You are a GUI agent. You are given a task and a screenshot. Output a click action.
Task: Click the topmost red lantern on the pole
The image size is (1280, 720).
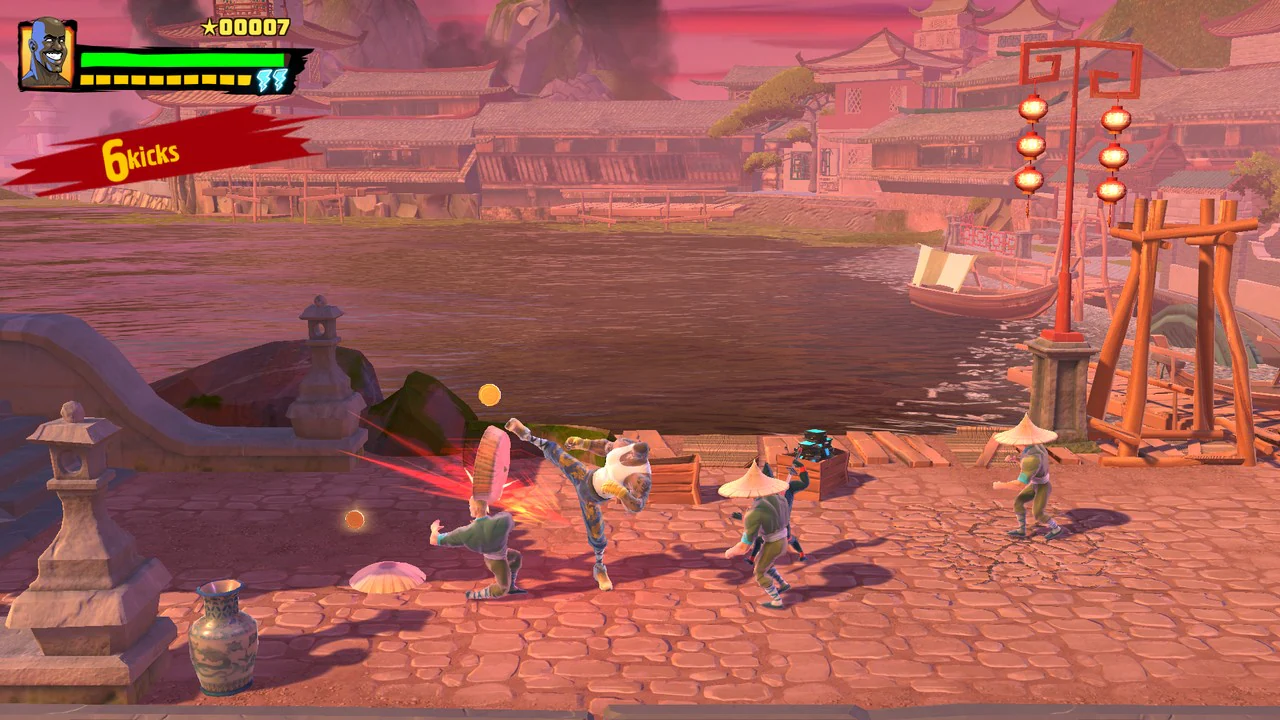click(x=1031, y=107)
